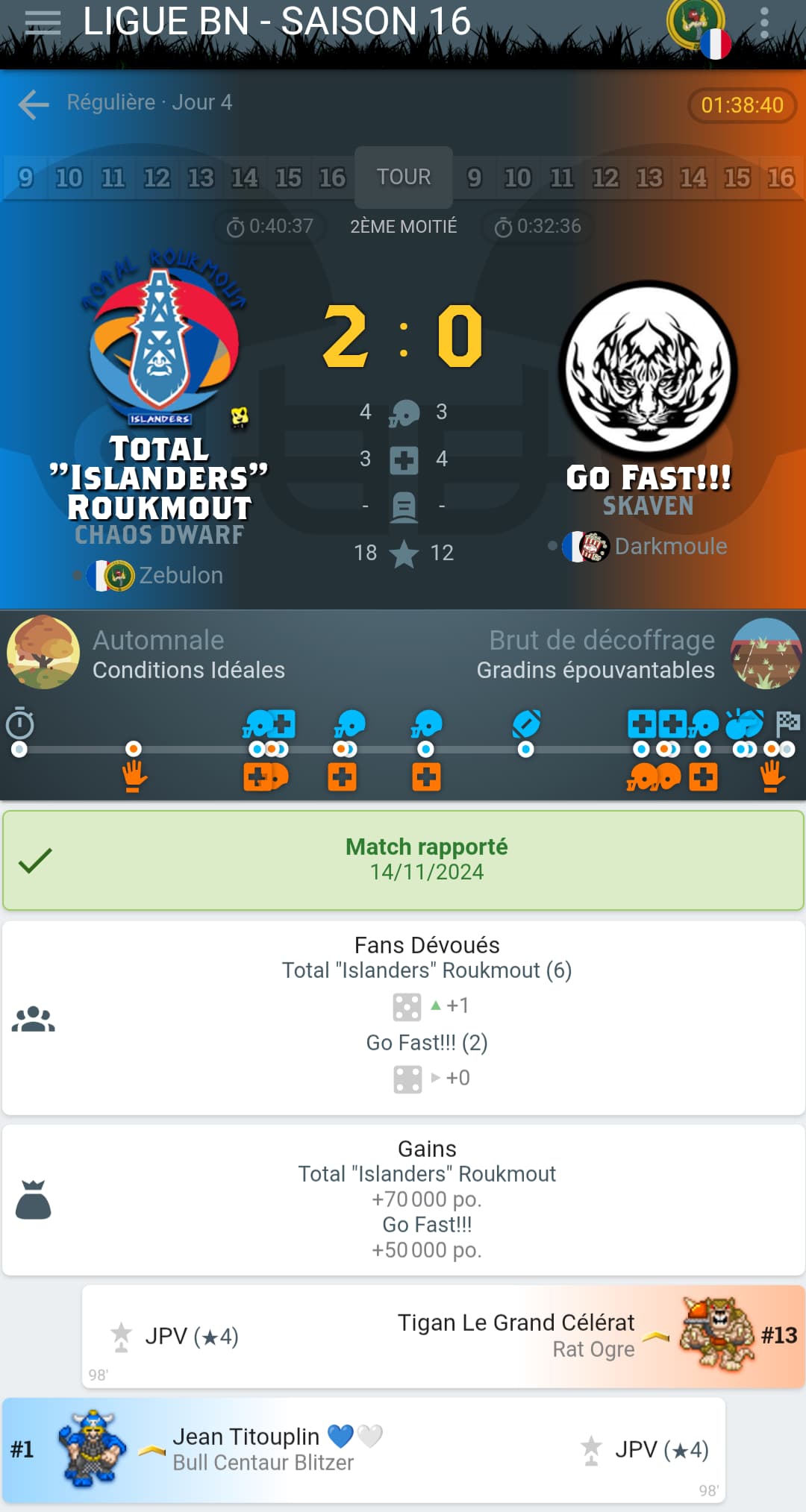
Task: Open the Gains earnings card
Action: (403, 1199)
